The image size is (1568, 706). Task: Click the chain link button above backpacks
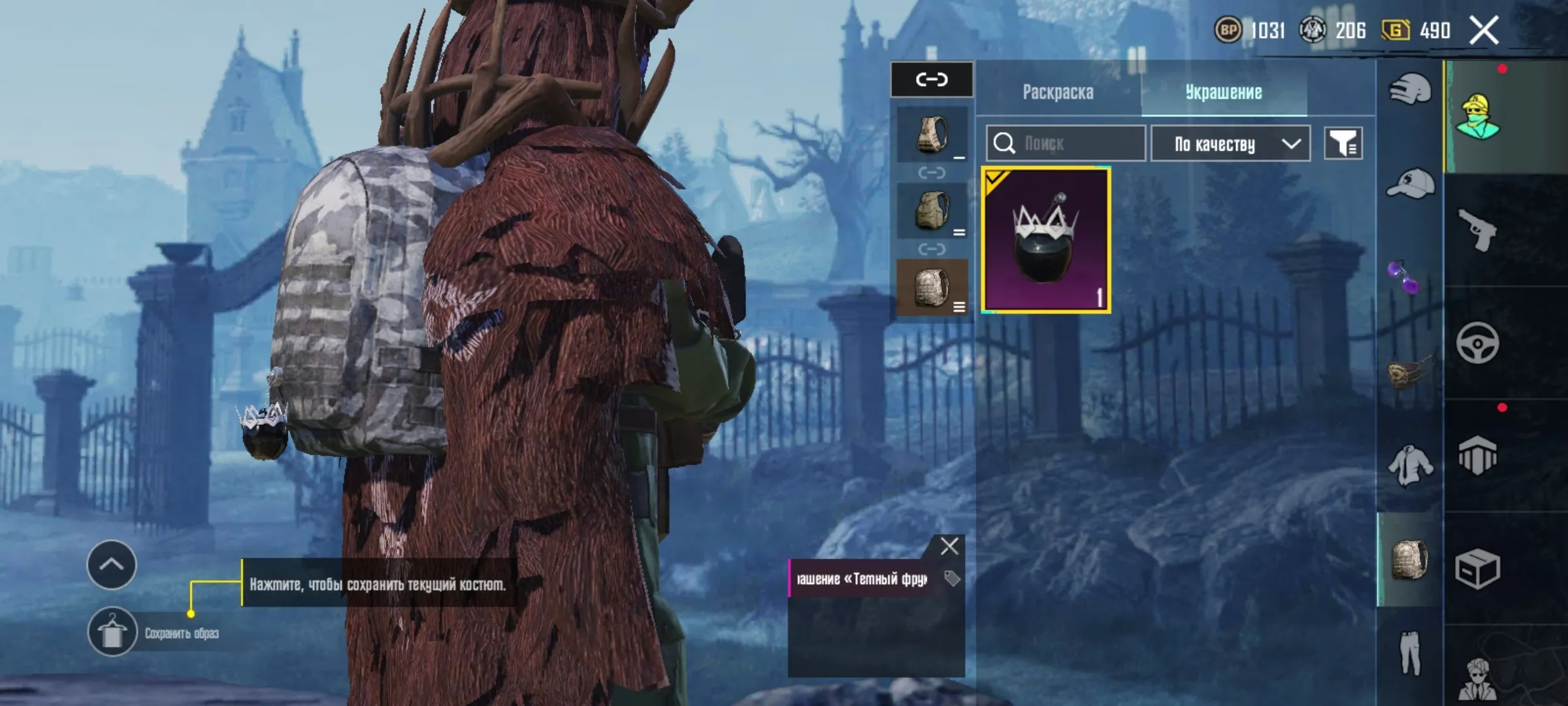932,80
